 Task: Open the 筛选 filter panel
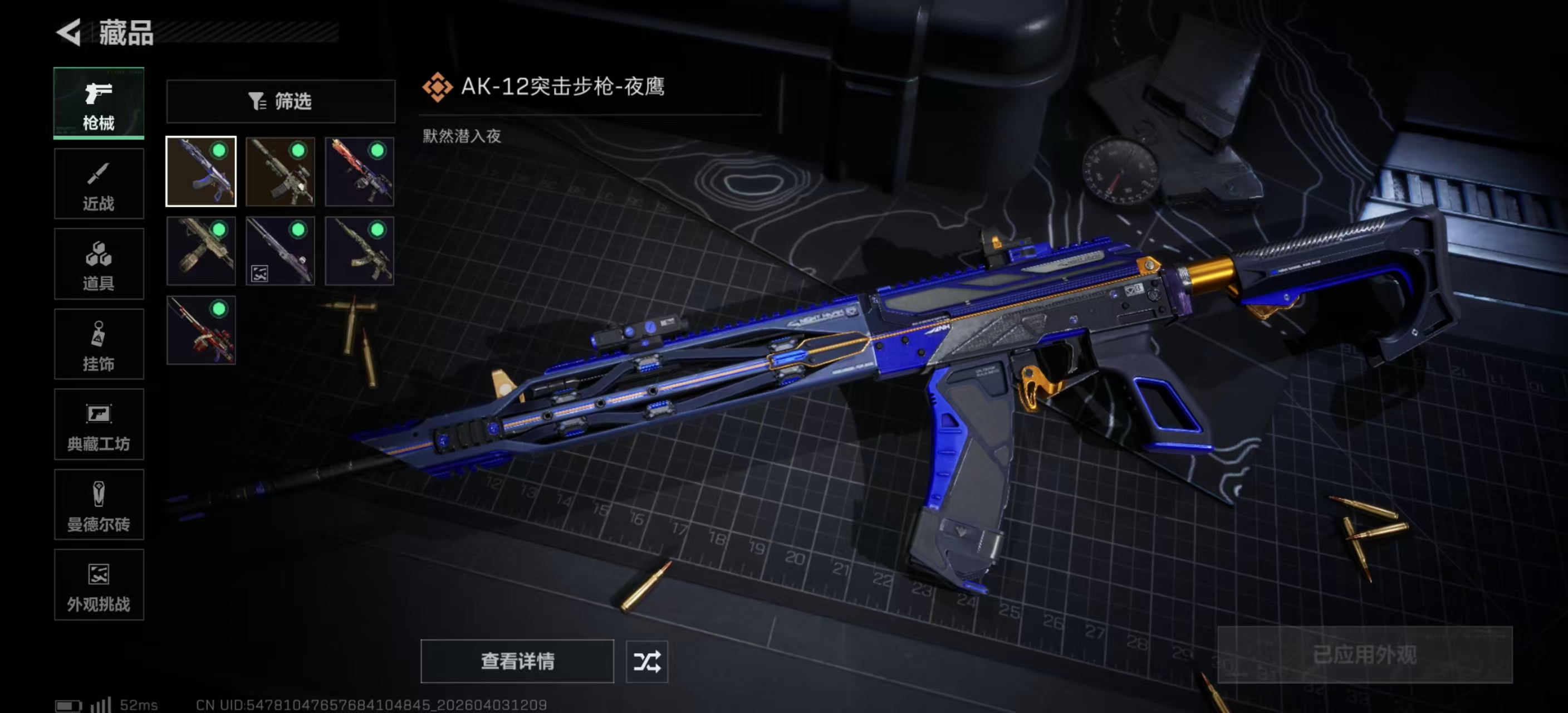280,101
